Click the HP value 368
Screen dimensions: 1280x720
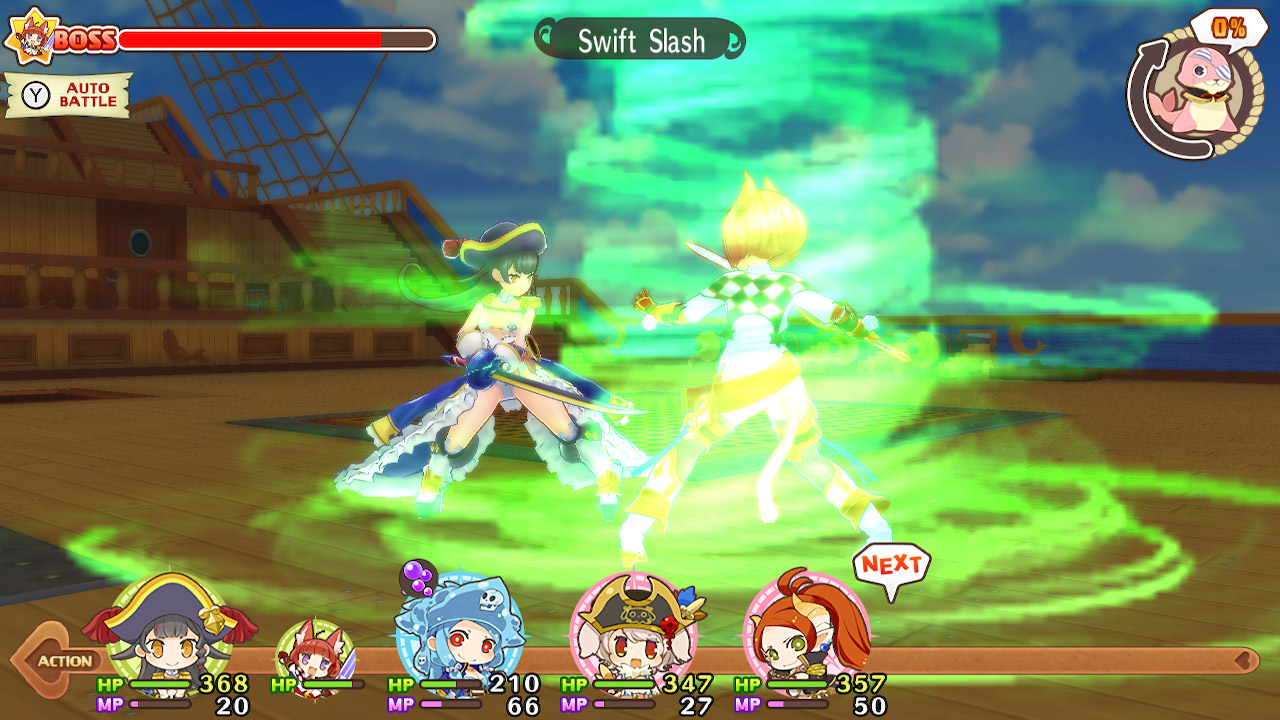(222, 685)
